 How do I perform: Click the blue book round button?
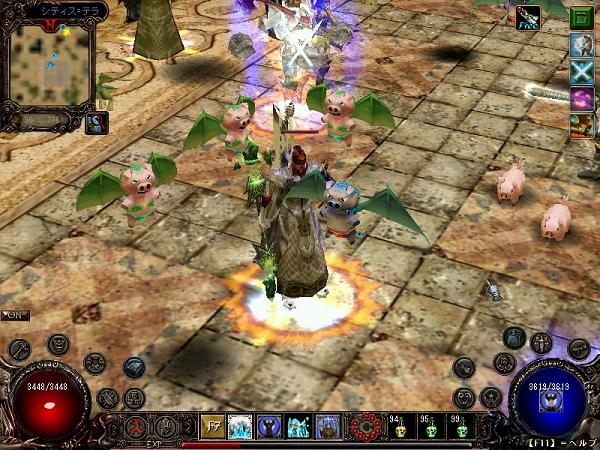134,368
